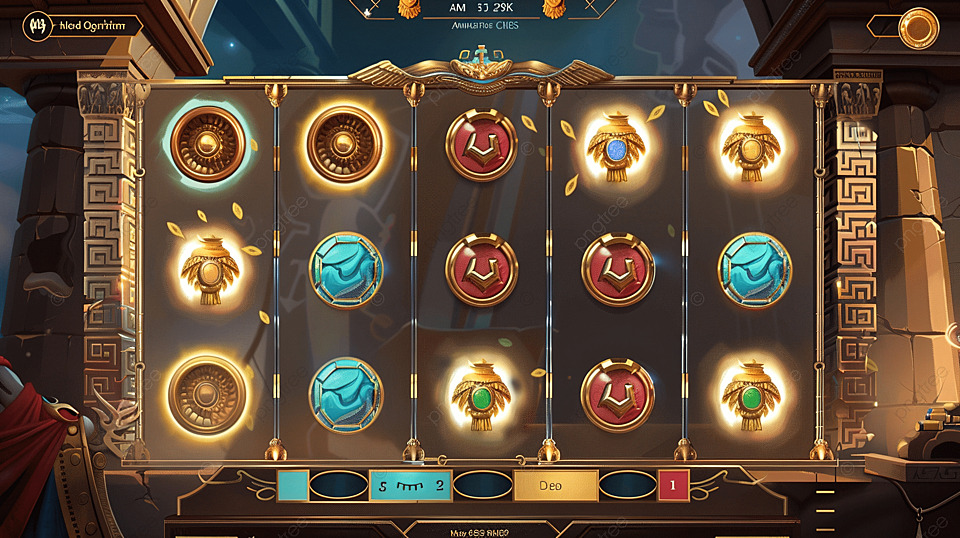Click the plain teal square button
960x538 pixels.
(x=292, y=486)
